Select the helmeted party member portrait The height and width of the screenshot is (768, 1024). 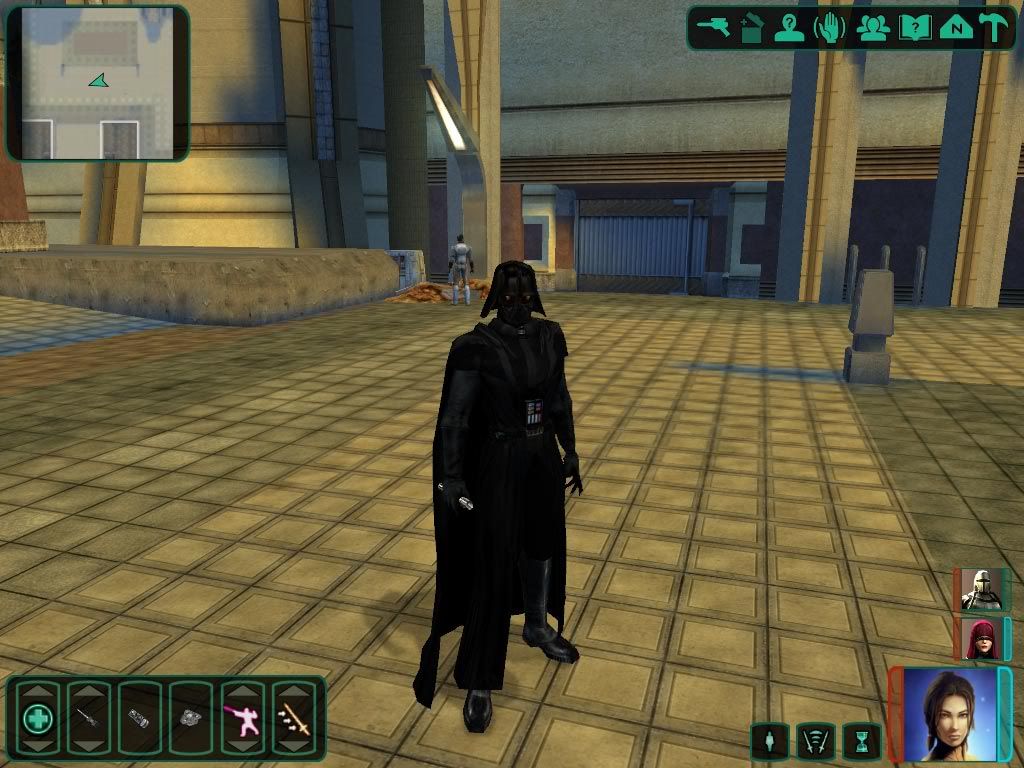coord(980,590)
